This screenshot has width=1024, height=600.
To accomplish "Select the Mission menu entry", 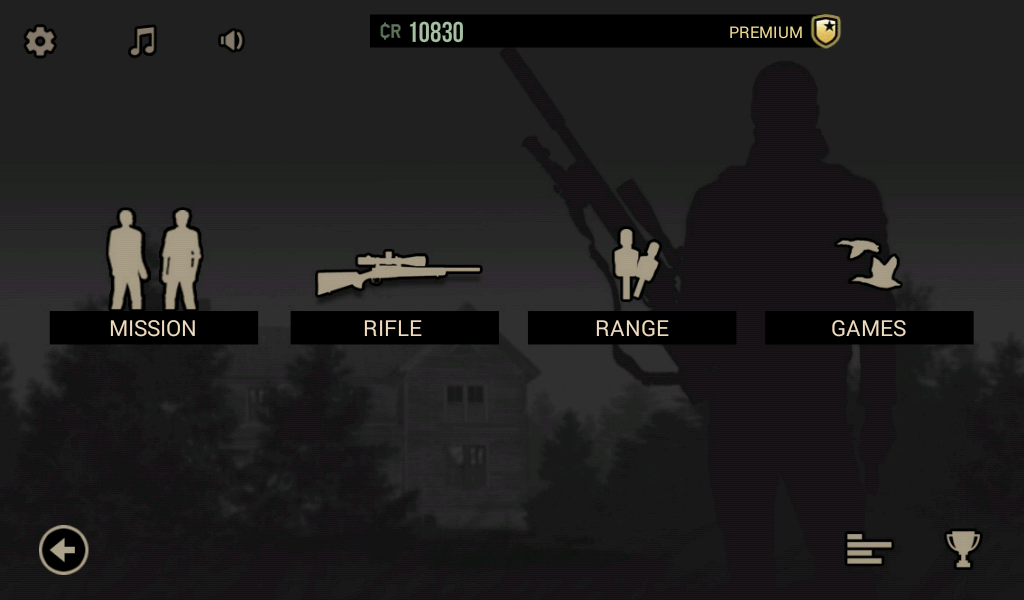I will (x=153, y=327).
